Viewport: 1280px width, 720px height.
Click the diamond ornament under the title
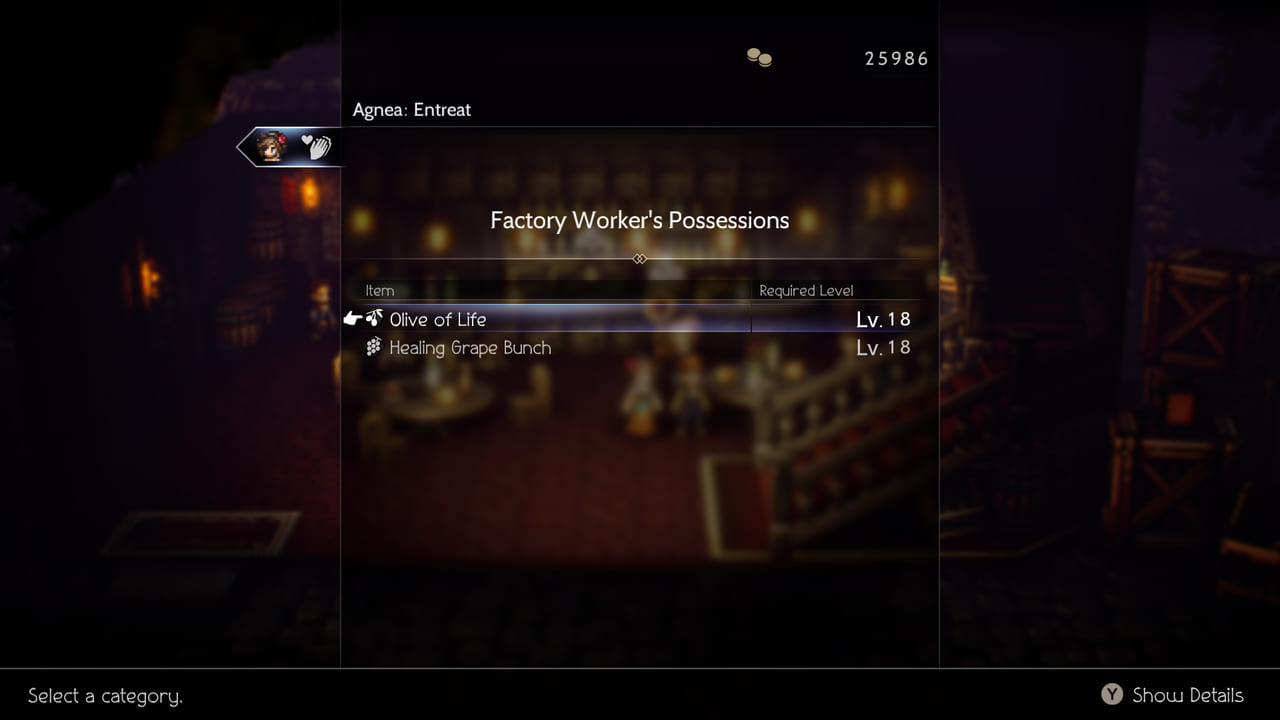639,258
